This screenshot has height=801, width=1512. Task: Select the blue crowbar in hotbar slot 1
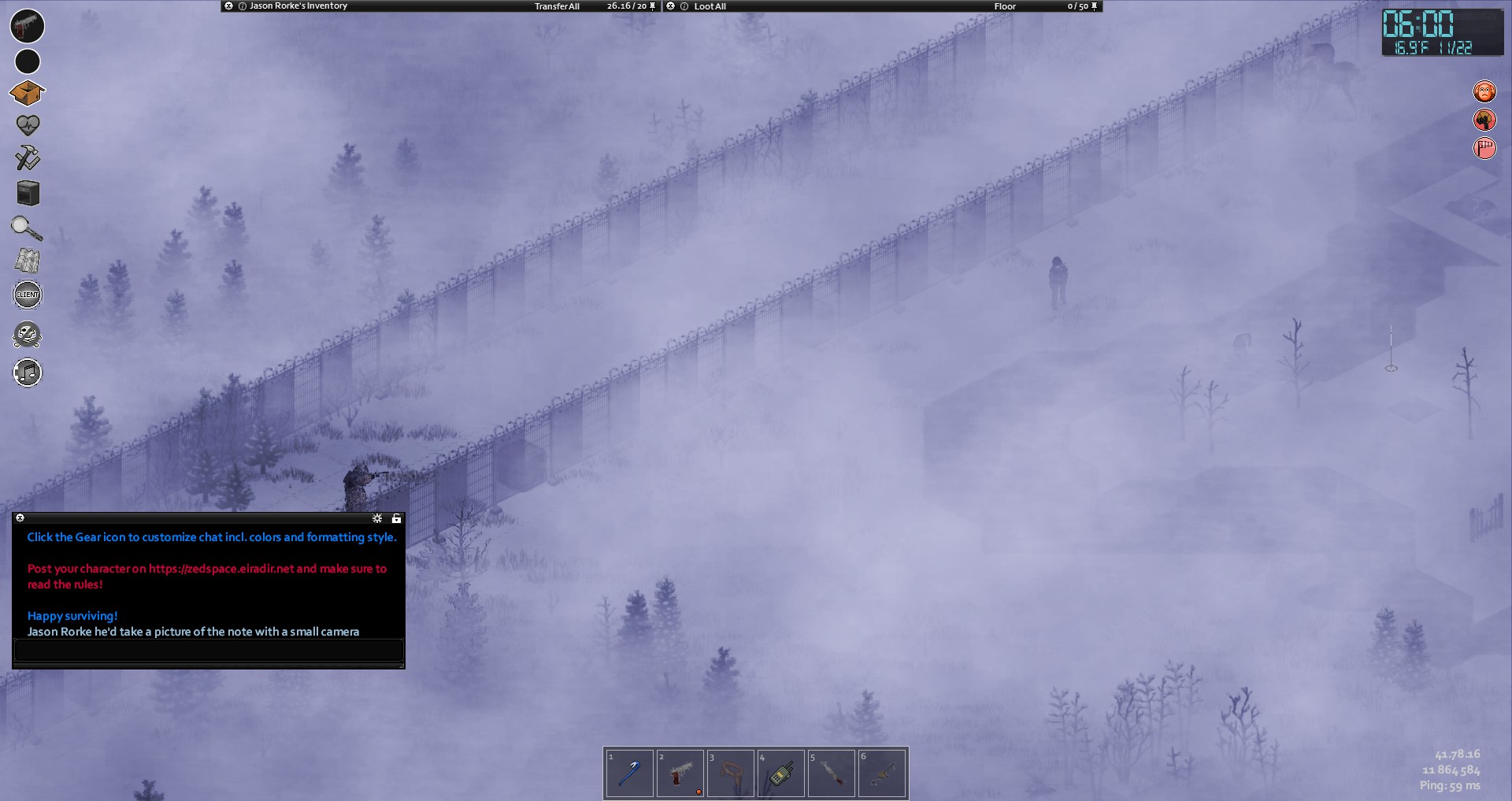(629, 773)
